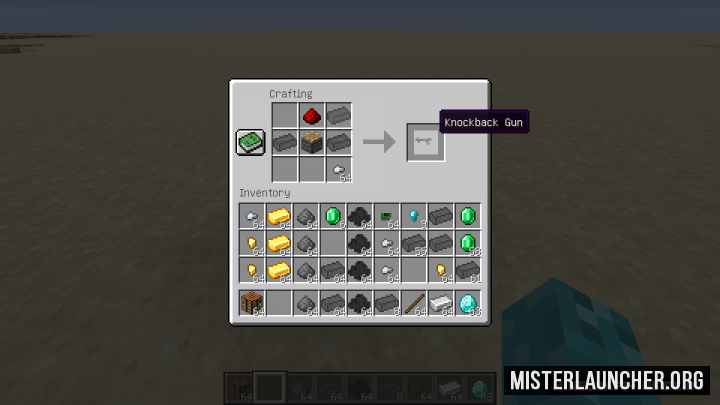Image resolution: width=720 pixels, height=405 pixels.
Task: Open the green recipe book
Action: click(x=250, y=142)
